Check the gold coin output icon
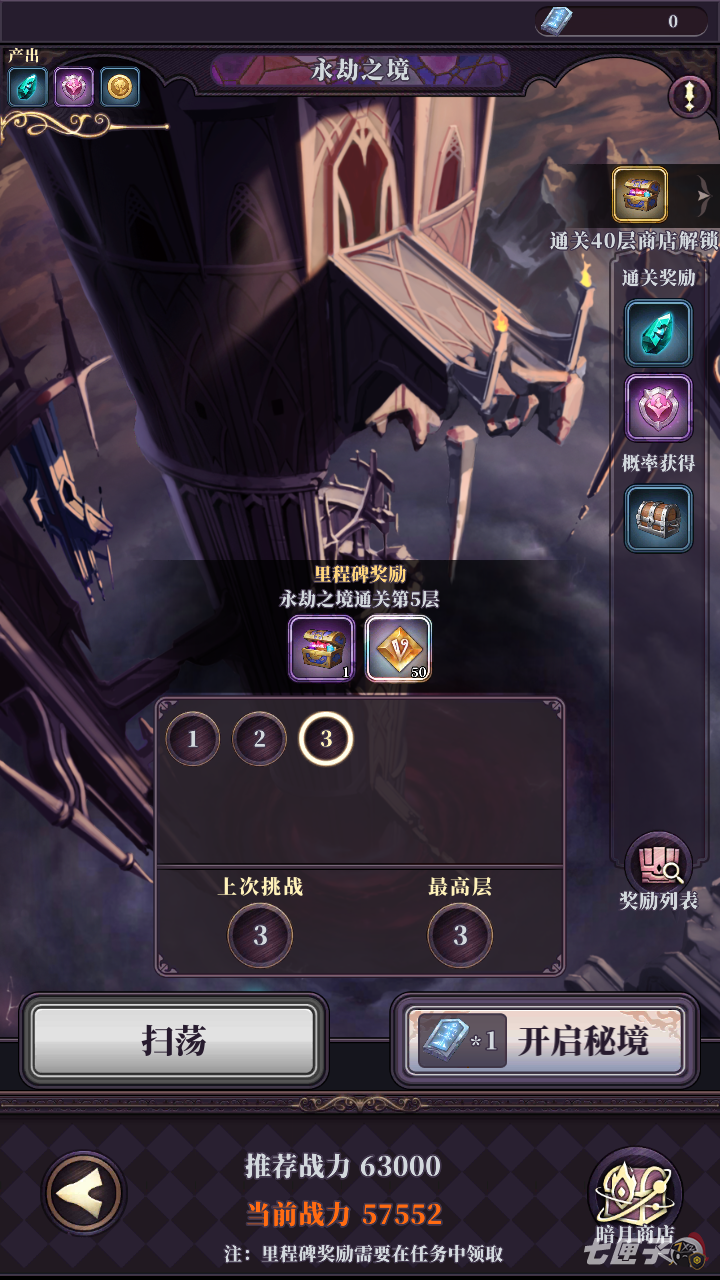This screenshot has height=1280, width=720. point(119,87)
